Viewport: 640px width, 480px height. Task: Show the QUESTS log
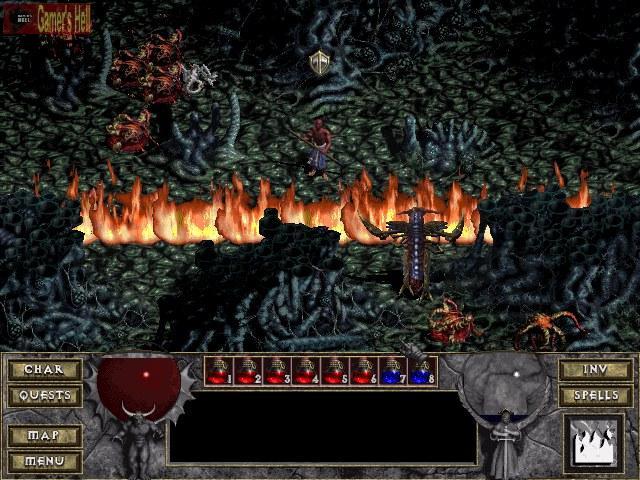[45, 395]
